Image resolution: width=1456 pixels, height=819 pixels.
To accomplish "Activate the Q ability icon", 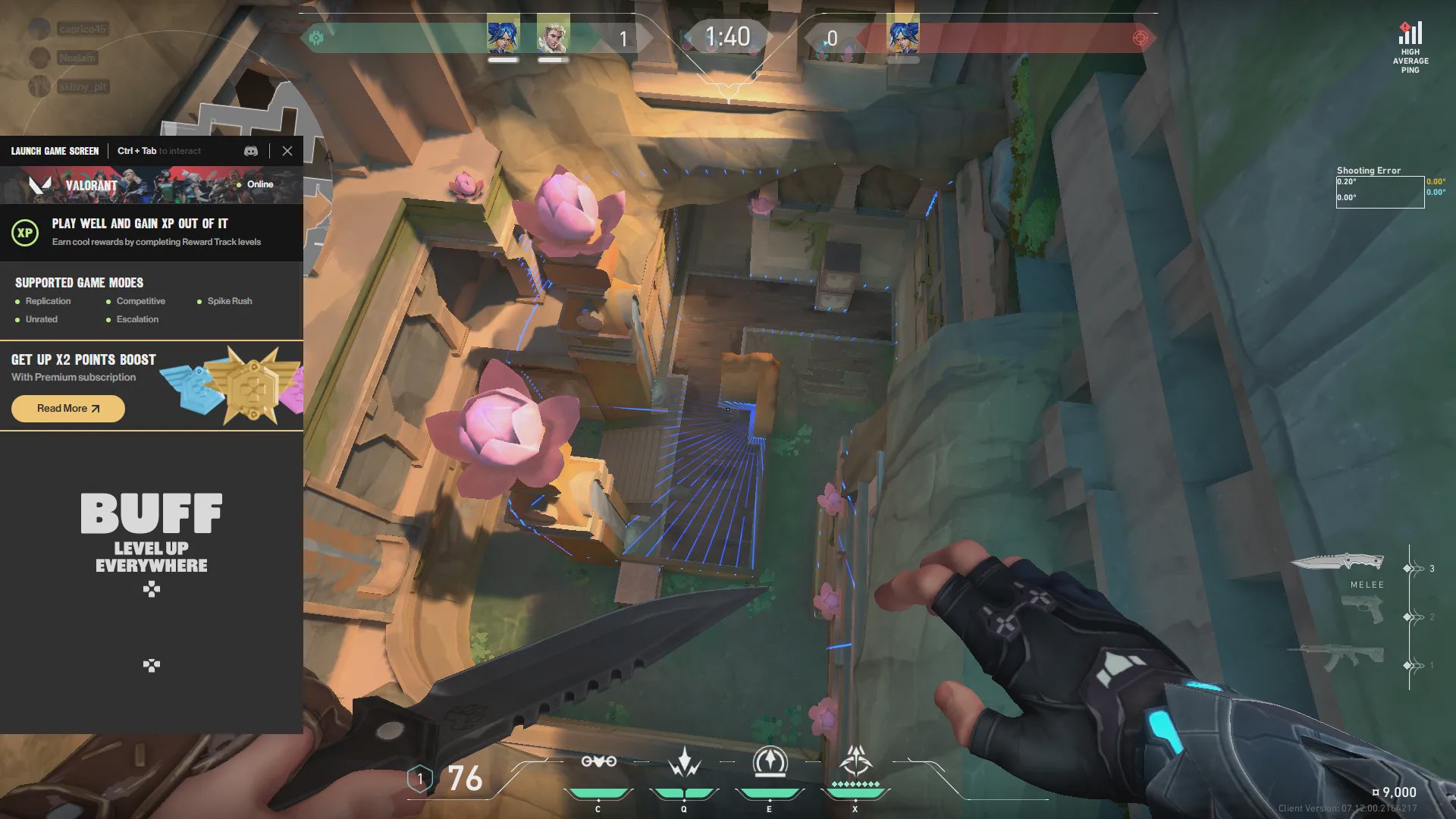I will click(x=684, y=762).
